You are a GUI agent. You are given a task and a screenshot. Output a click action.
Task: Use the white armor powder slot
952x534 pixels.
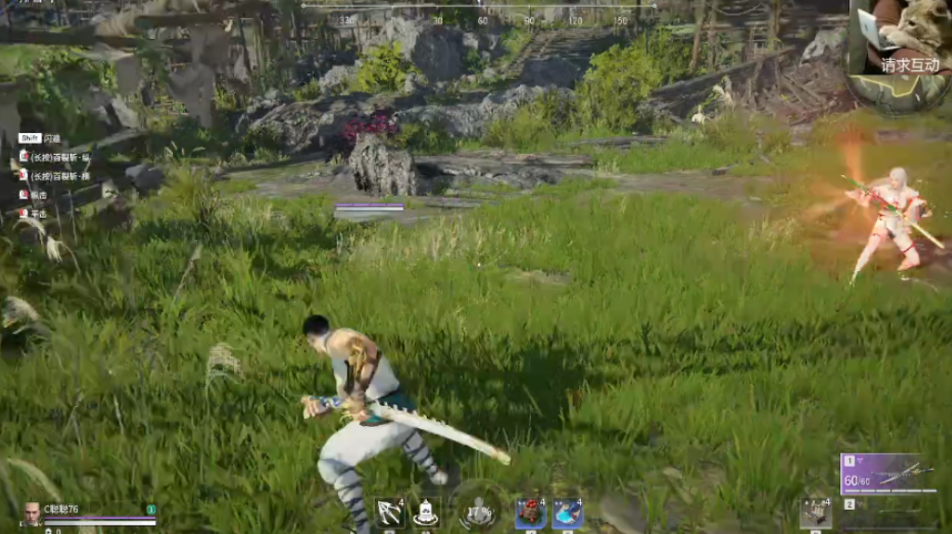(x=427, y=512)
